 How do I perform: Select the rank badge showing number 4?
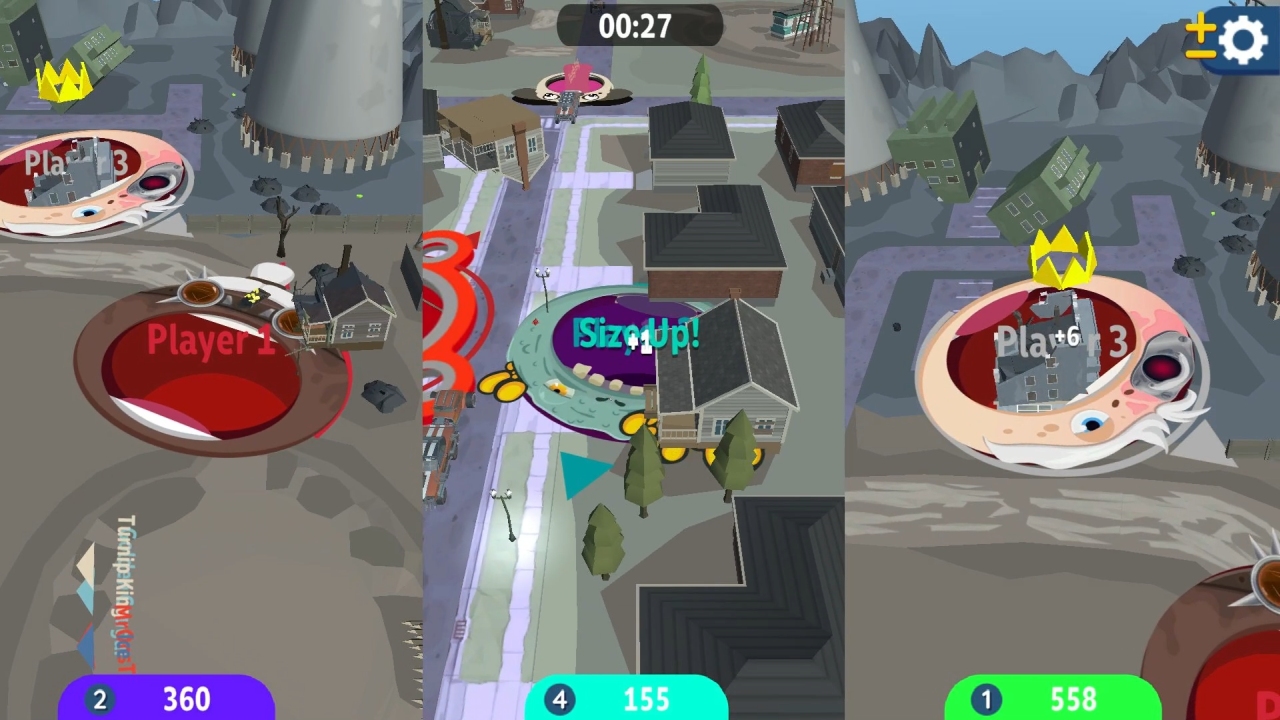559,699
